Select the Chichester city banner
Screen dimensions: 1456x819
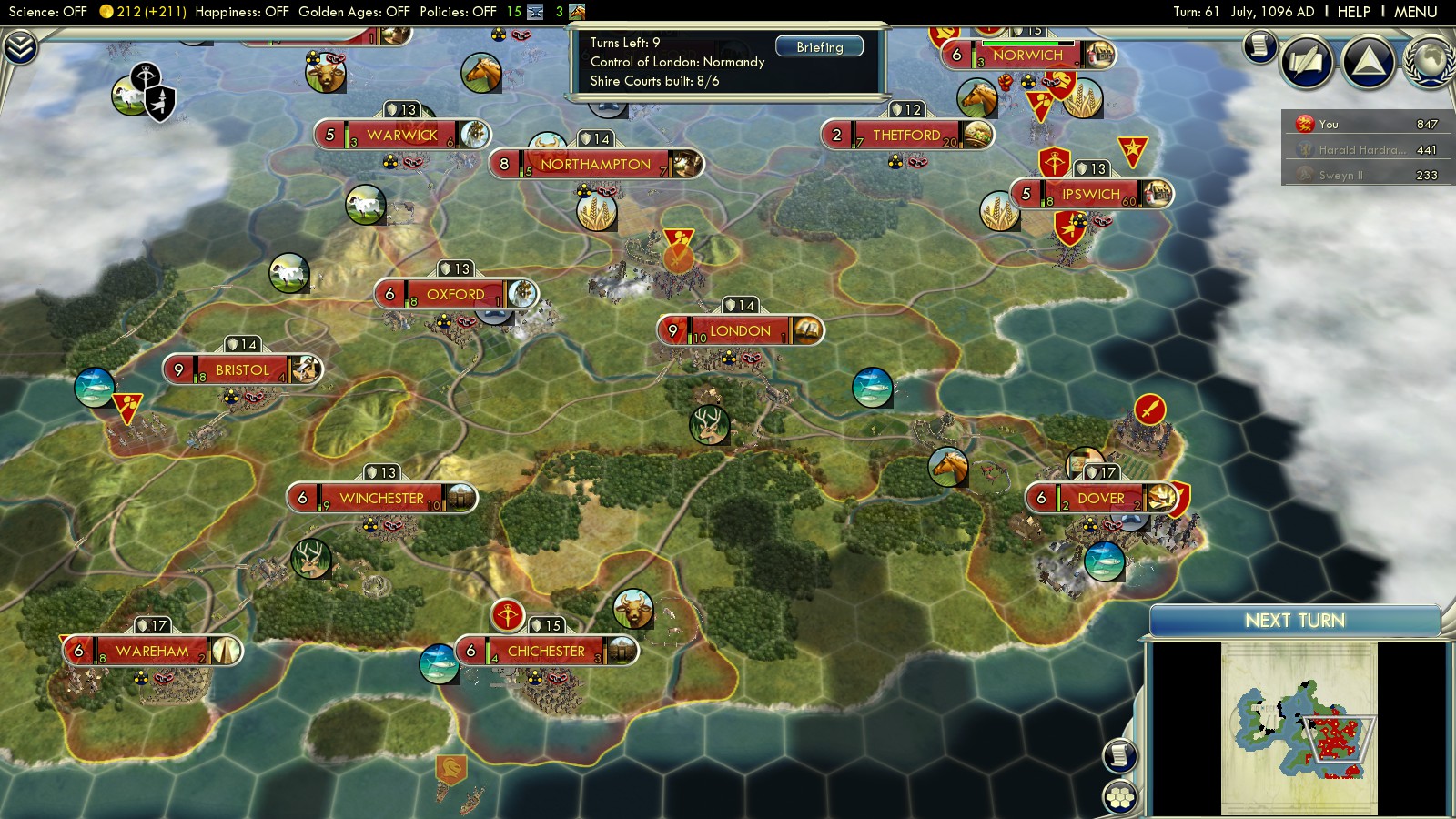pos(546,651)
